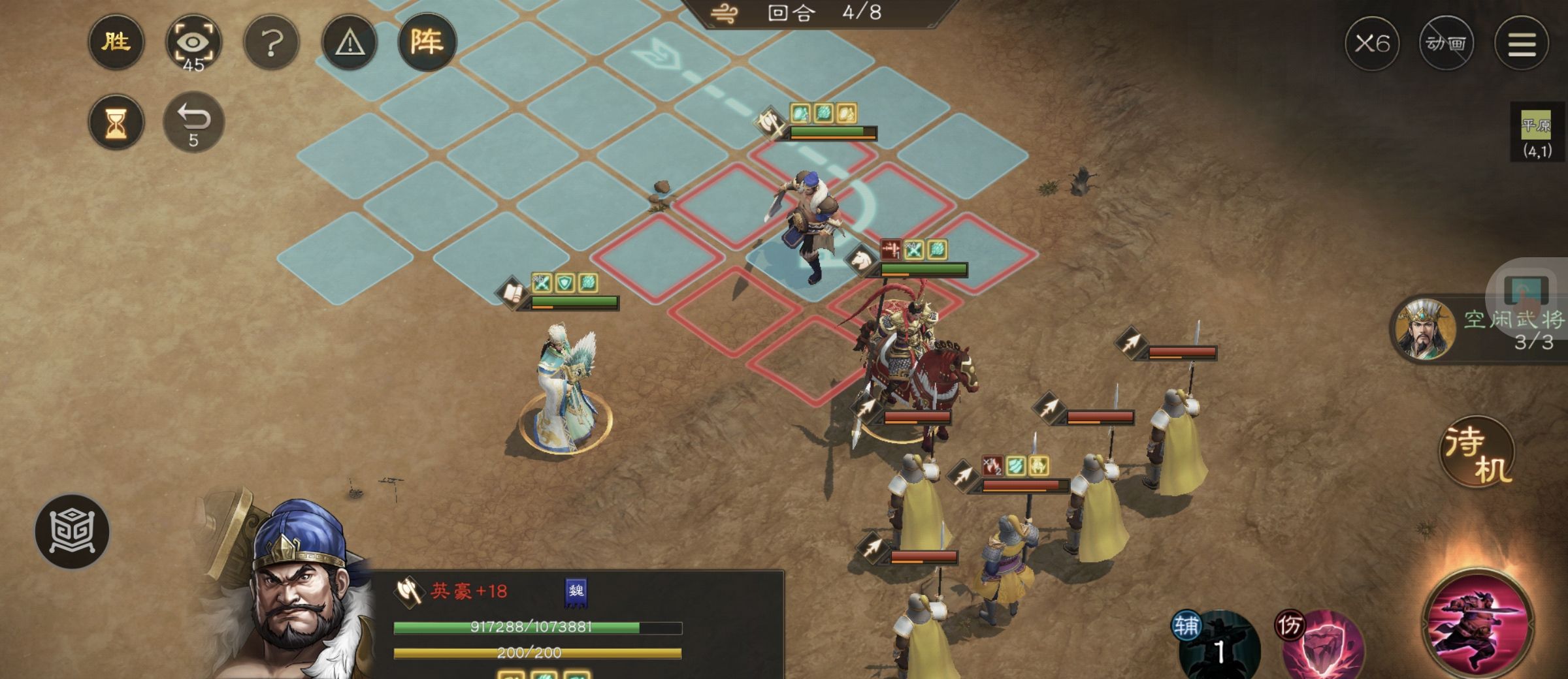Toggle the animation (动画) button
This screenshot has width=1568, height=679.
[1446, 44]
